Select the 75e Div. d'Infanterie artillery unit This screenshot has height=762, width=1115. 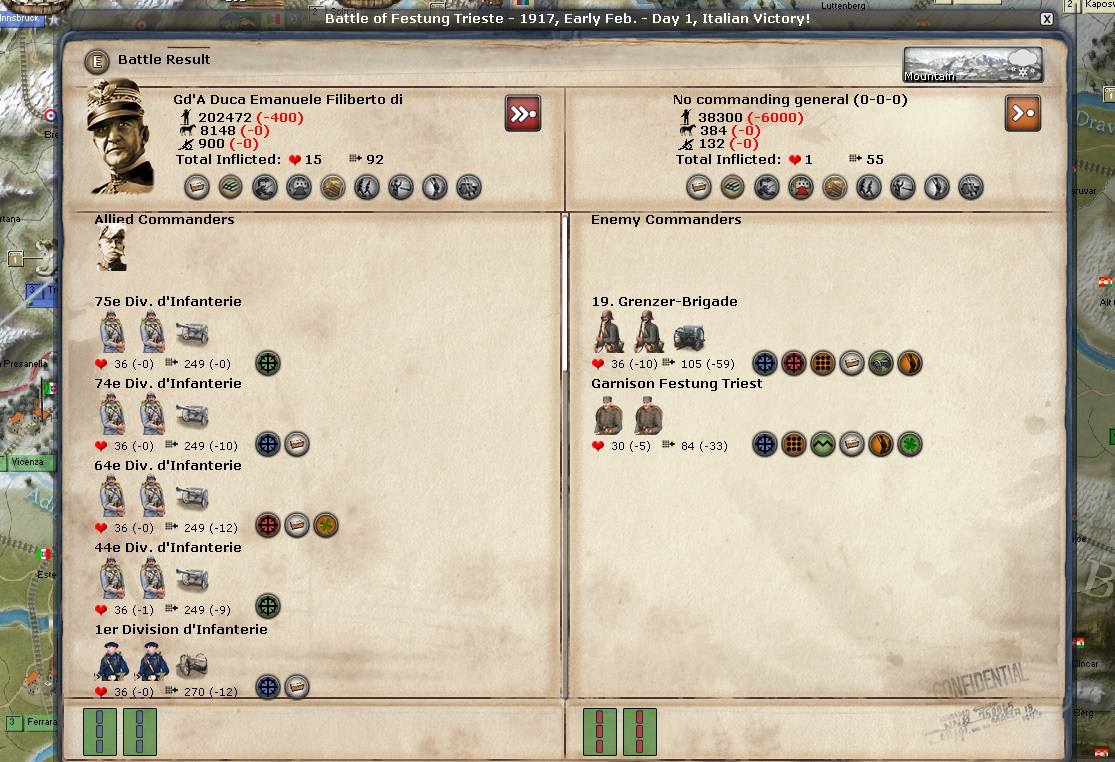click(x=192, y=333)
